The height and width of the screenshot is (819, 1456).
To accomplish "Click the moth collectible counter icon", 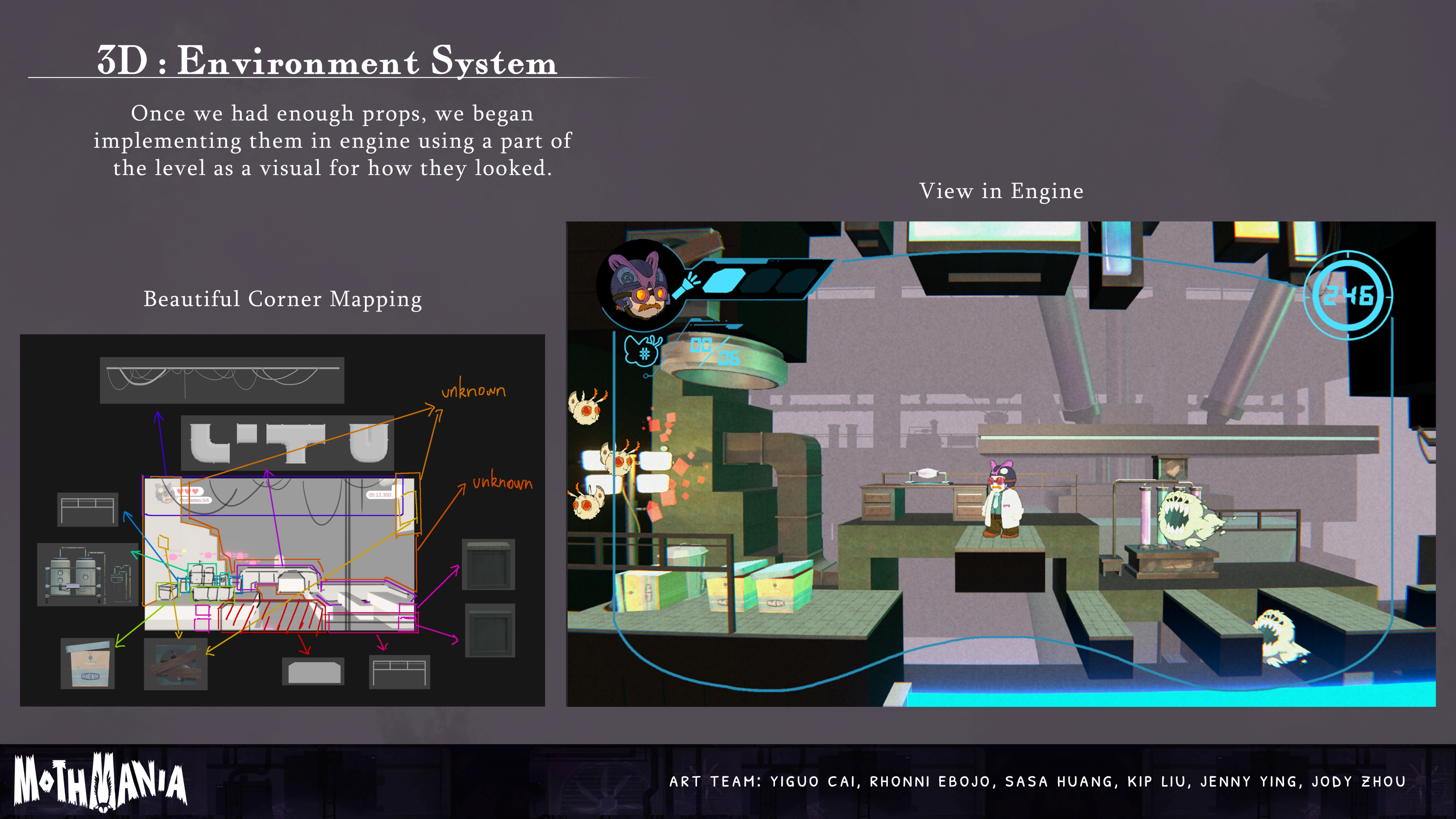I will pos(643,351).
